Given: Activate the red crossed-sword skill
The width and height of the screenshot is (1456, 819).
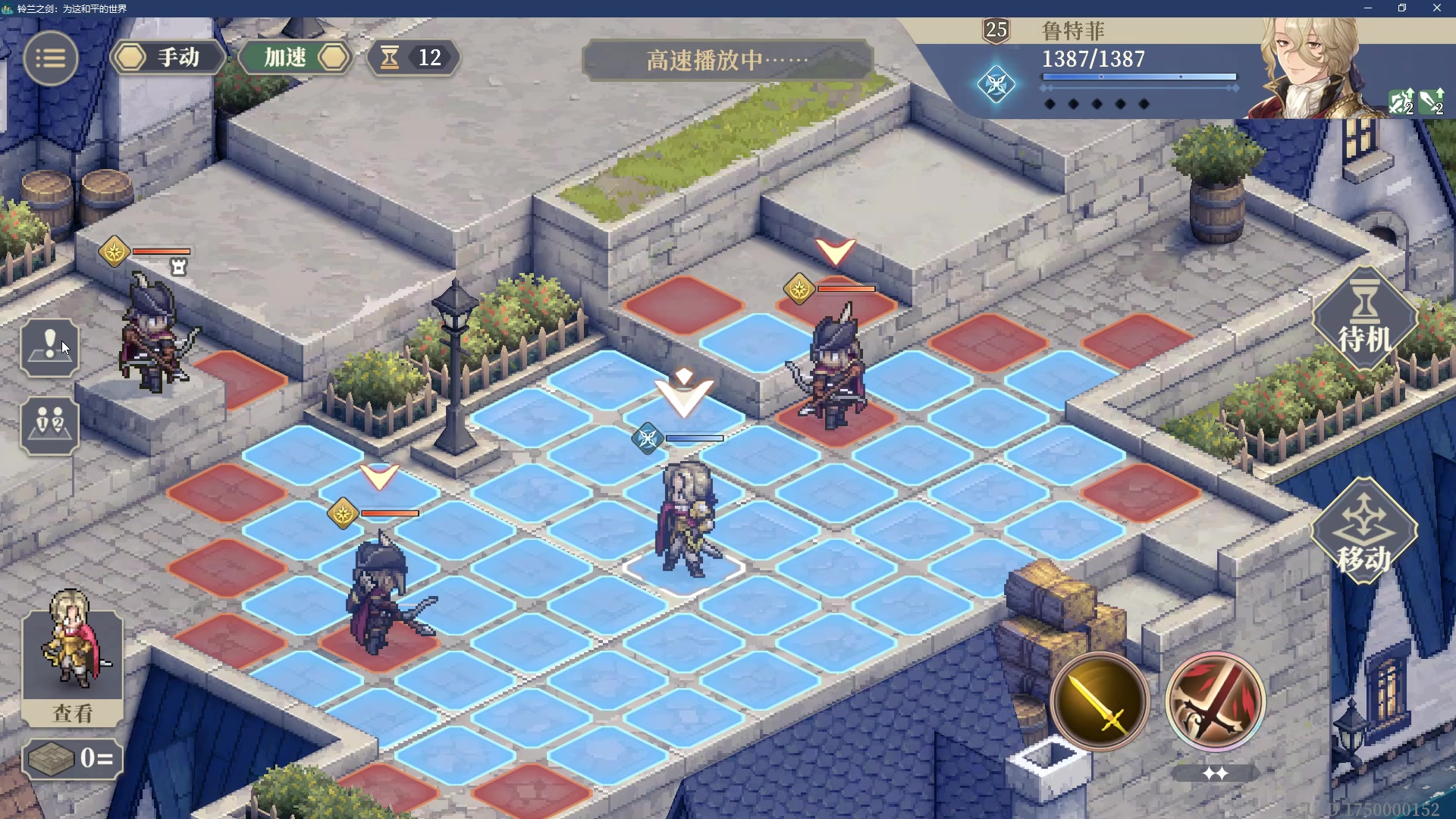Looking at the screenshot, I should click(1215, 701).
